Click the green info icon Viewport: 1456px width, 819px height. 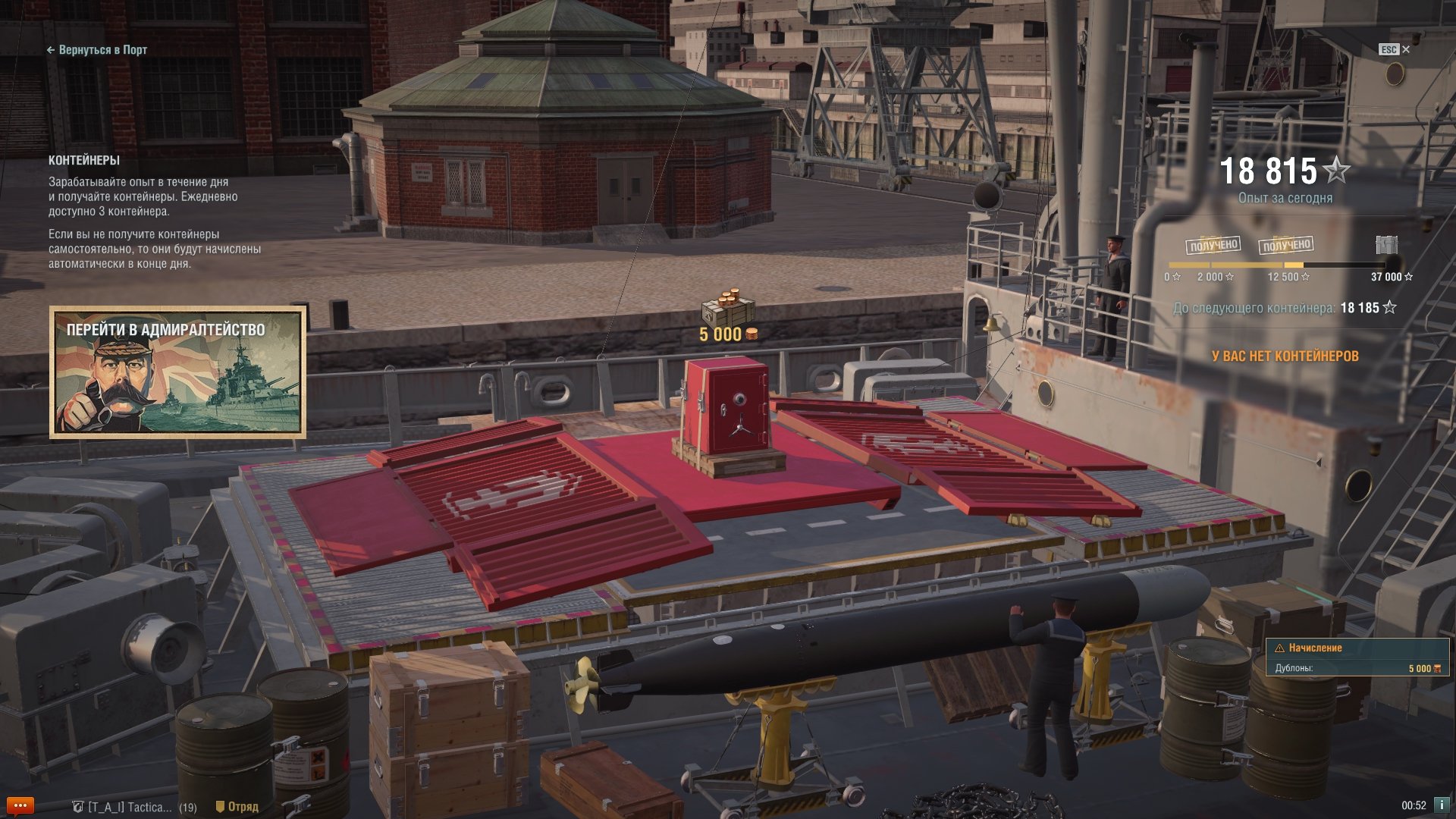(1442, 805)
